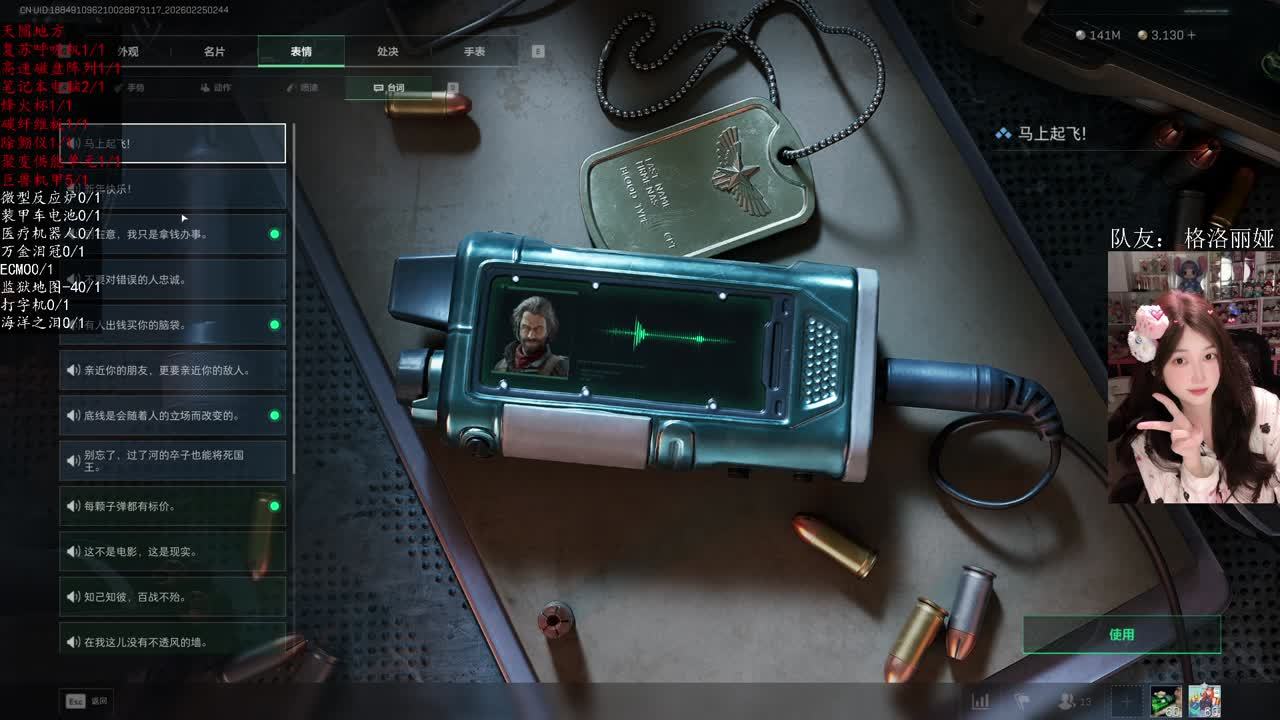Viewport: 1280px width, 720px height.
Task: Go back with the 返回 button
Action: tap(86, 701)
